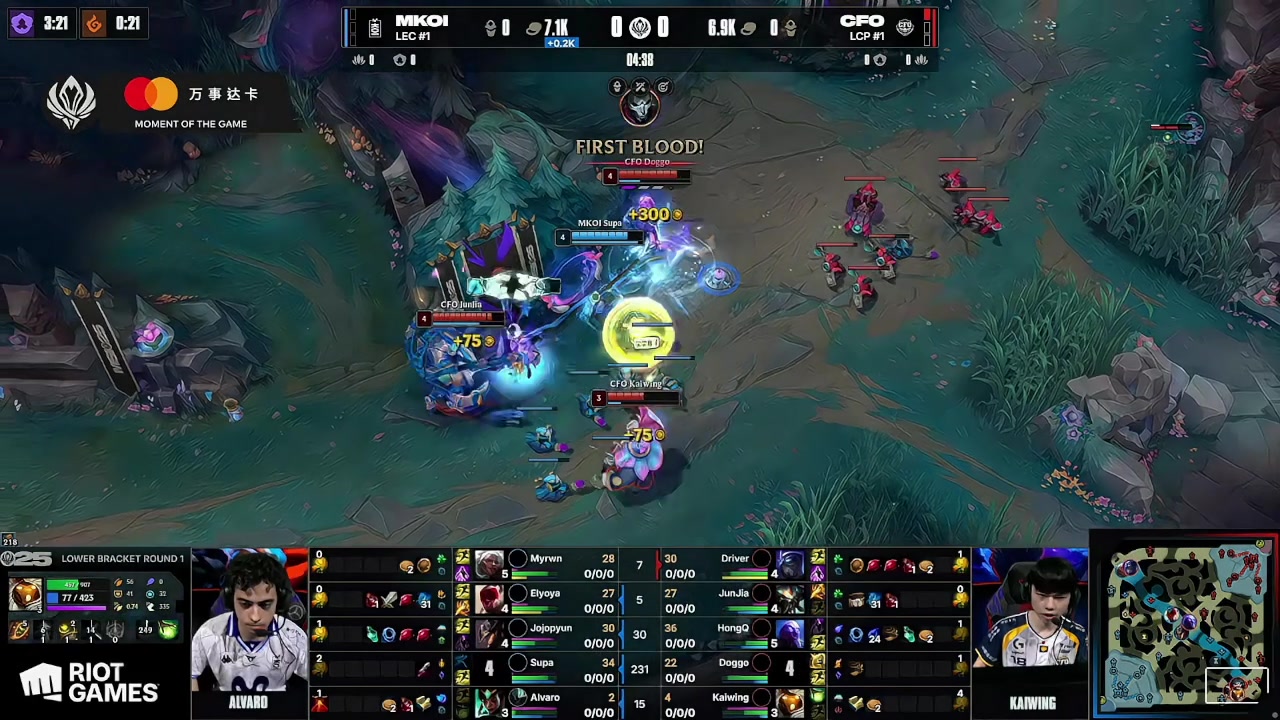This screenshot has height=720, width=1280.
Task: Click the CFO team name in the header
Action: point(861,21)
